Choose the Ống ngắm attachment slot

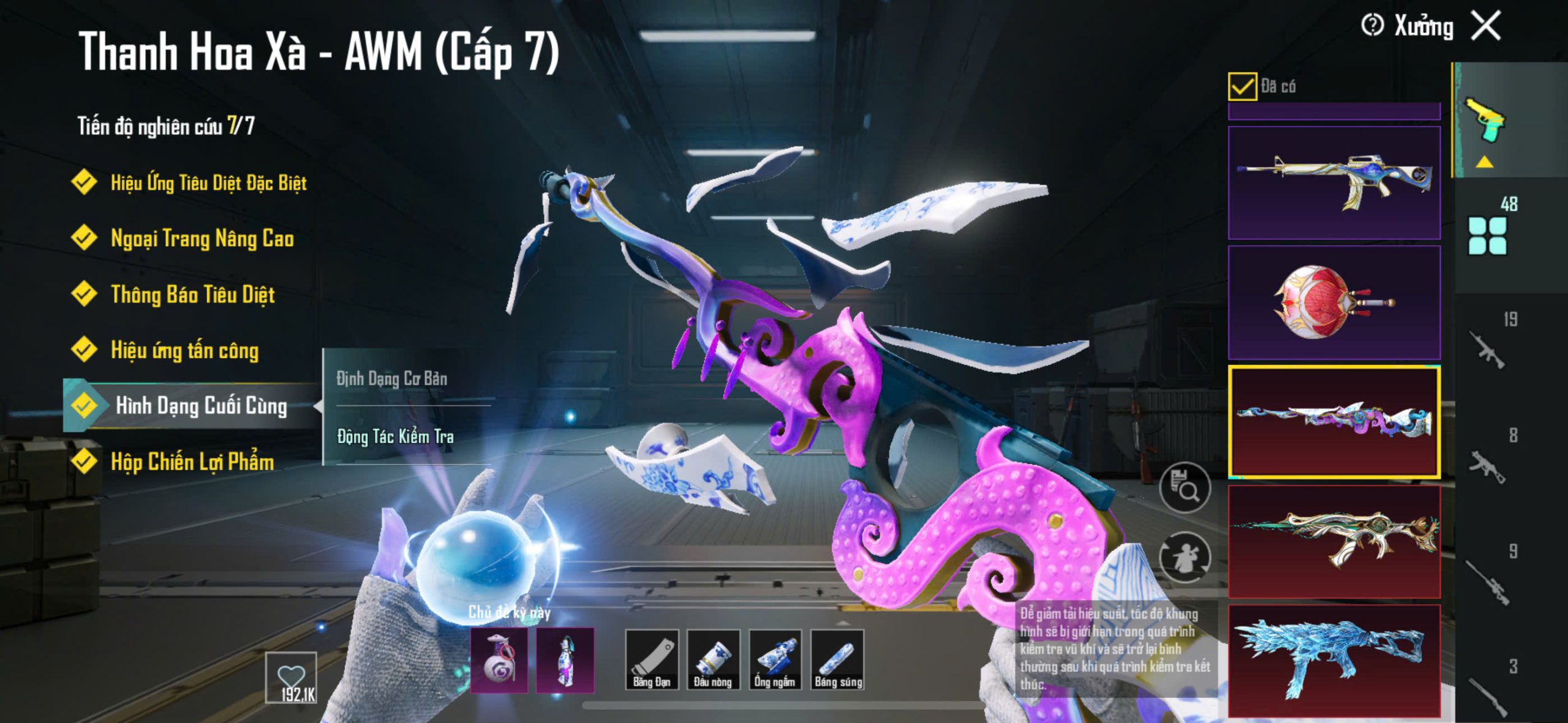[x=775, y=659]
